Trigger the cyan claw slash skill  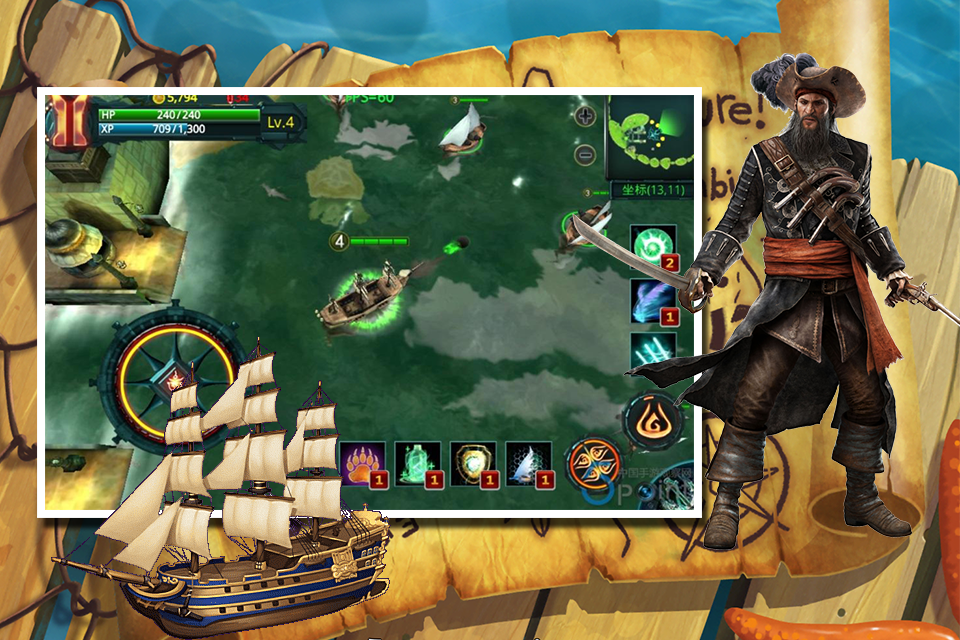654,351
